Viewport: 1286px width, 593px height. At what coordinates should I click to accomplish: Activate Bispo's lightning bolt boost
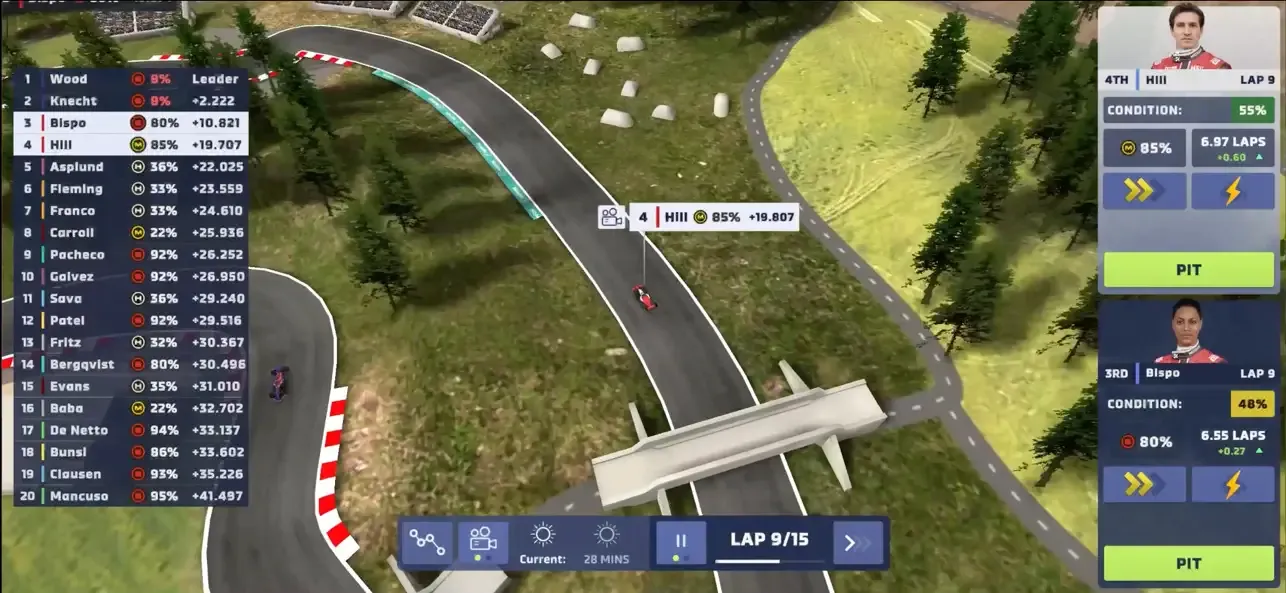pyautogui.click(x=1232, y=485)
